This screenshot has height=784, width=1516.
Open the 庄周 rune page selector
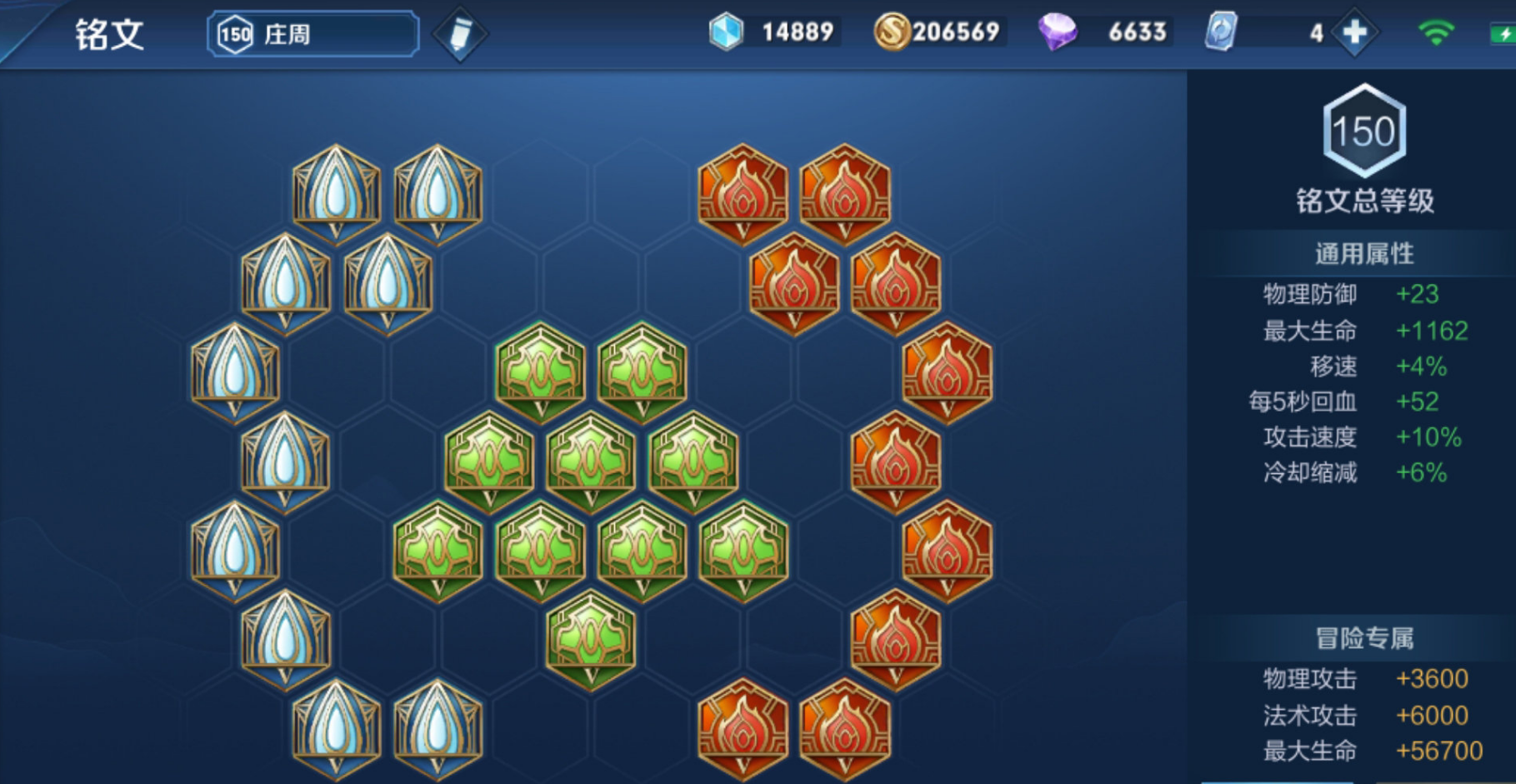tap(313, 34)
